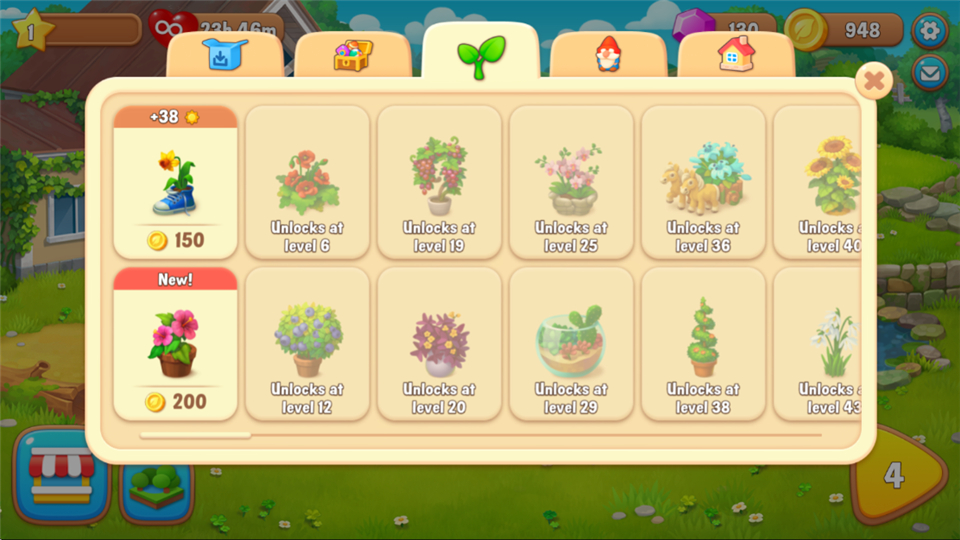Close the decoration shop panel
This screenshot has height=540, width=960.
coord(874,80)
